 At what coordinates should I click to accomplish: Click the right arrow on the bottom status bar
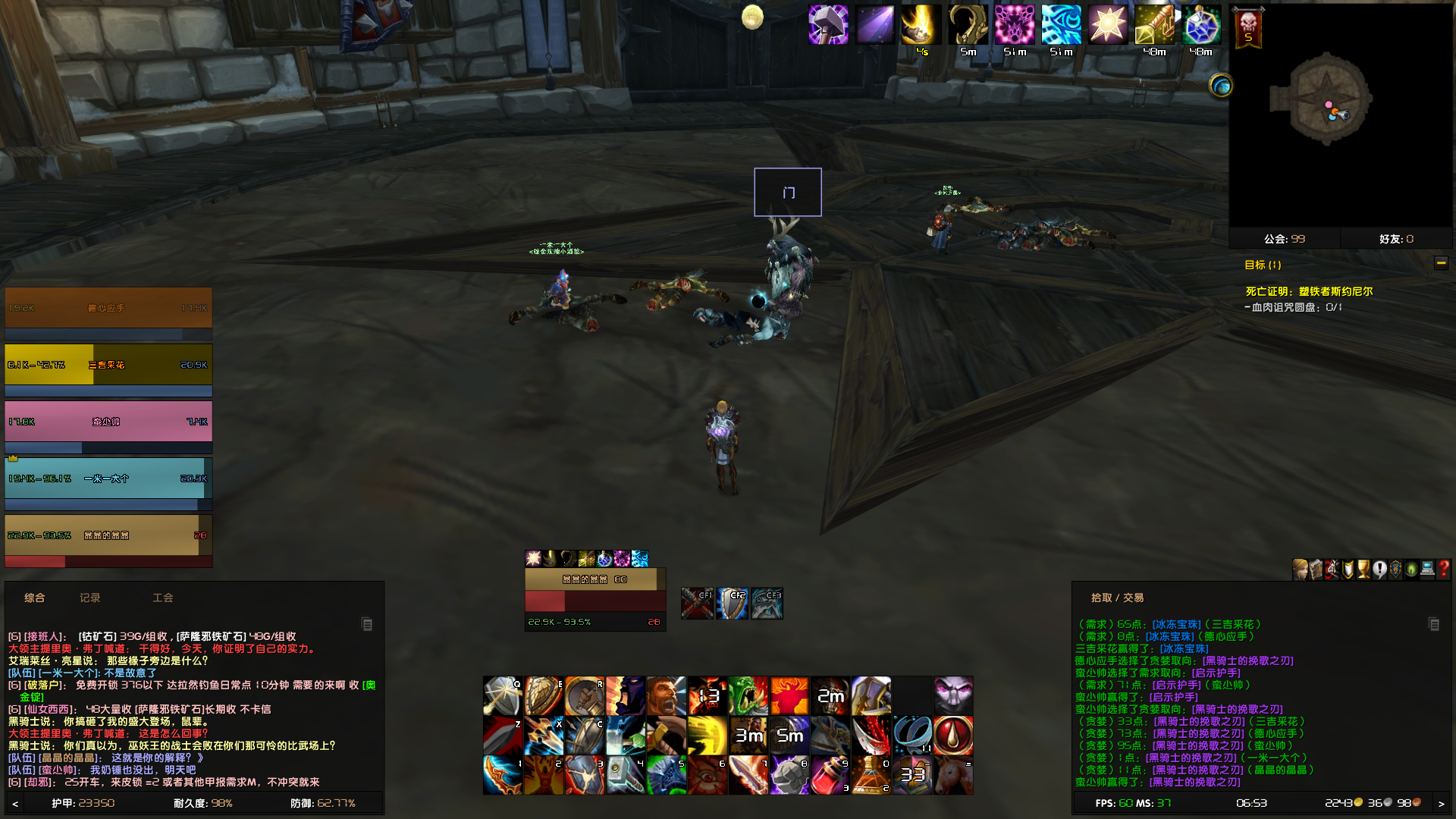click(x=1443, y=803)
